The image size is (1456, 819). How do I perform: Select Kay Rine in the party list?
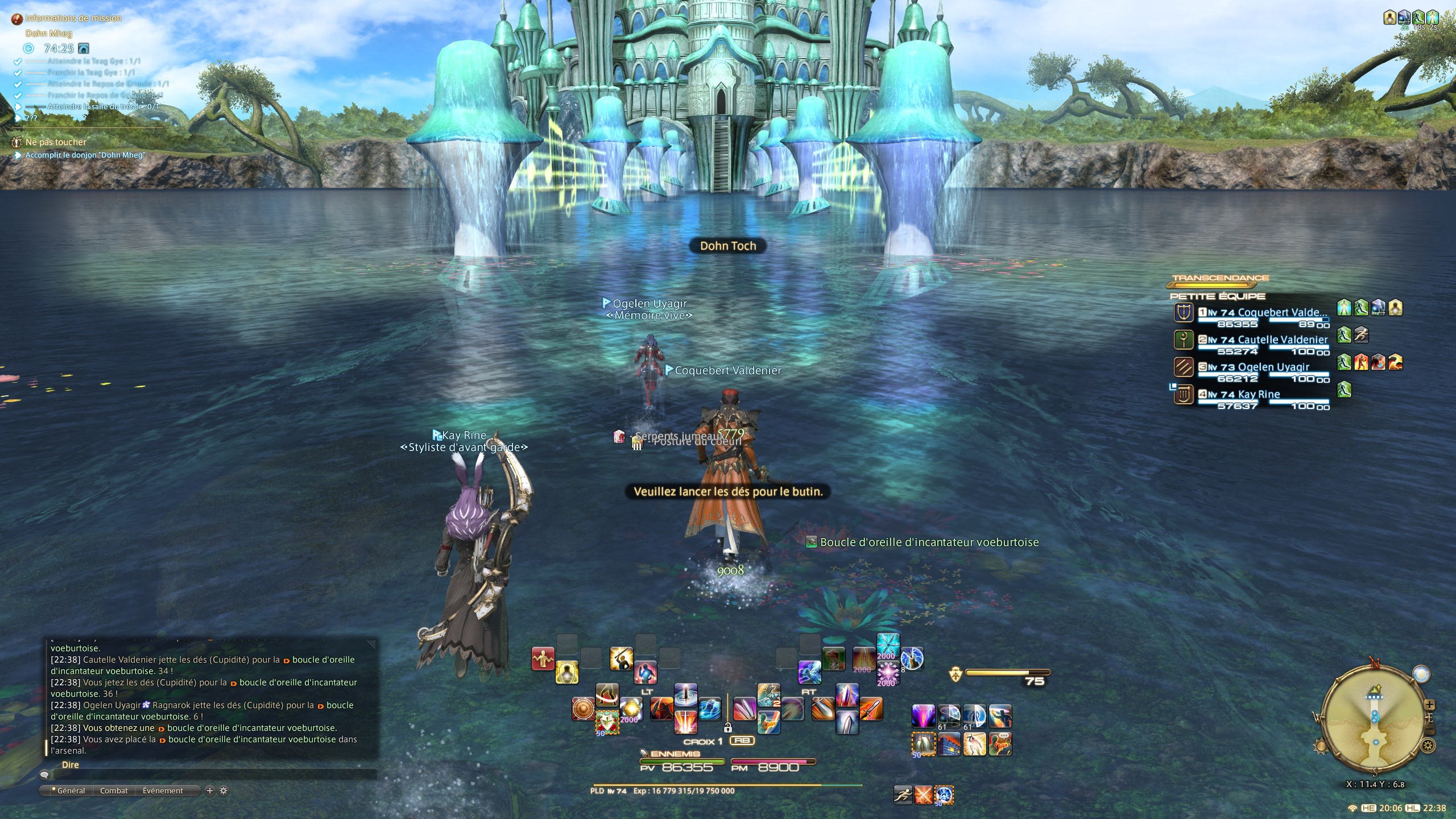1258,395
